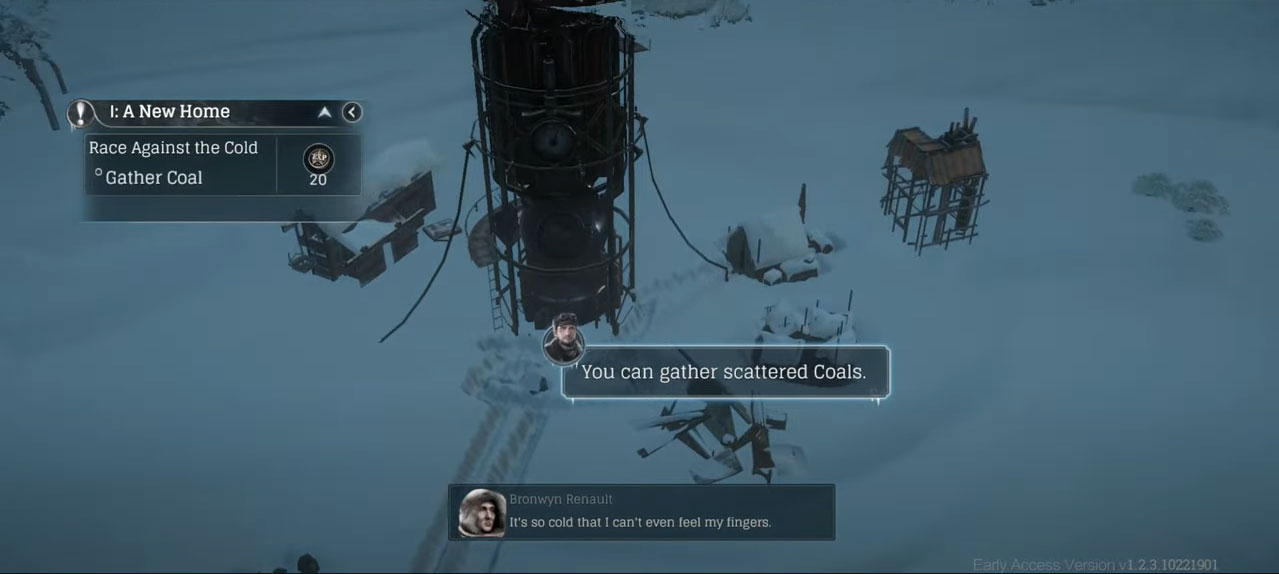This screenshot has width=1279, height=574.
Task: Open the "I: A New Home" chapter title
Action: (x=170, y=112)
